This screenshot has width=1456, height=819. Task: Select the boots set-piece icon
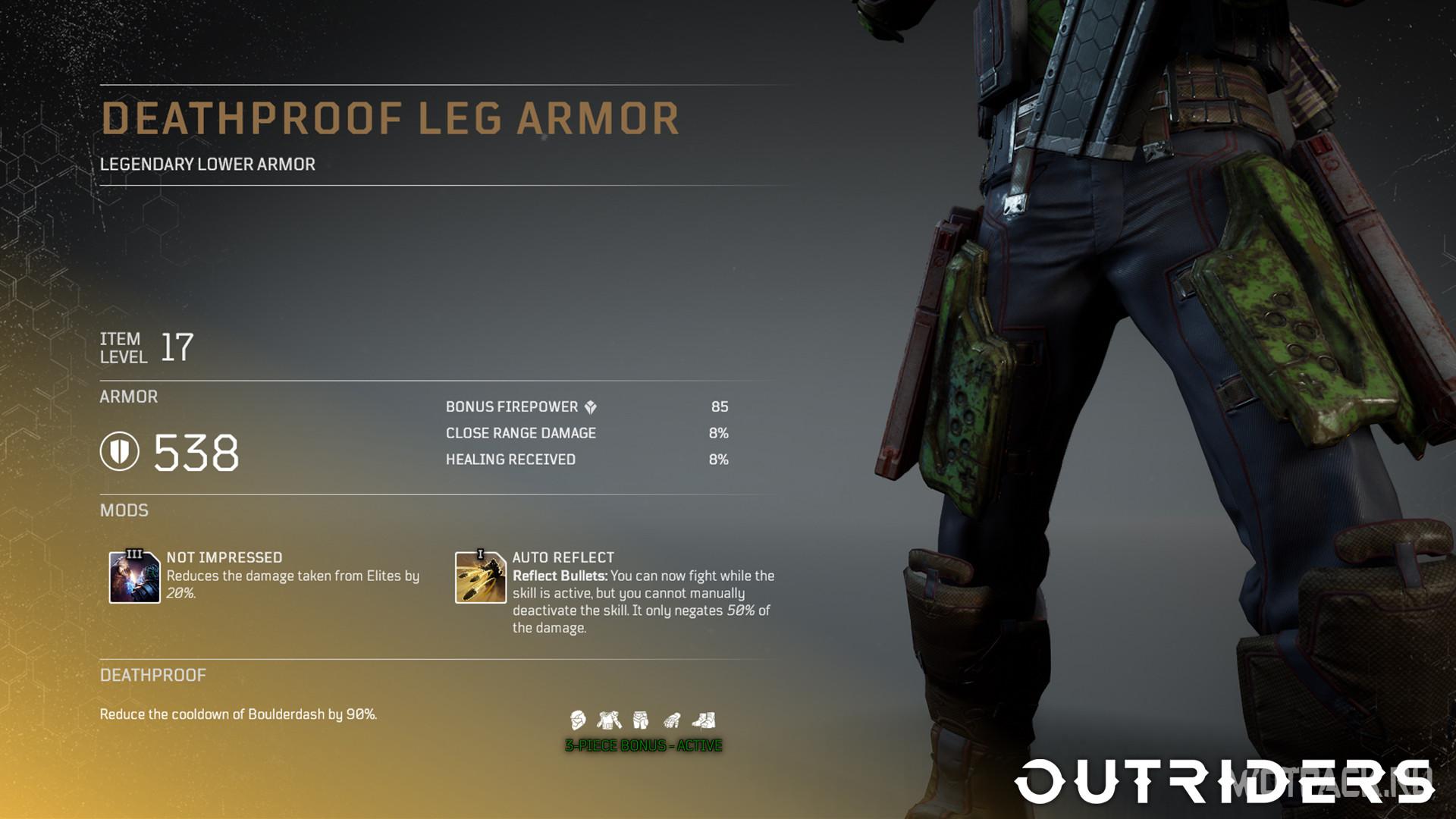pos(704,719)
